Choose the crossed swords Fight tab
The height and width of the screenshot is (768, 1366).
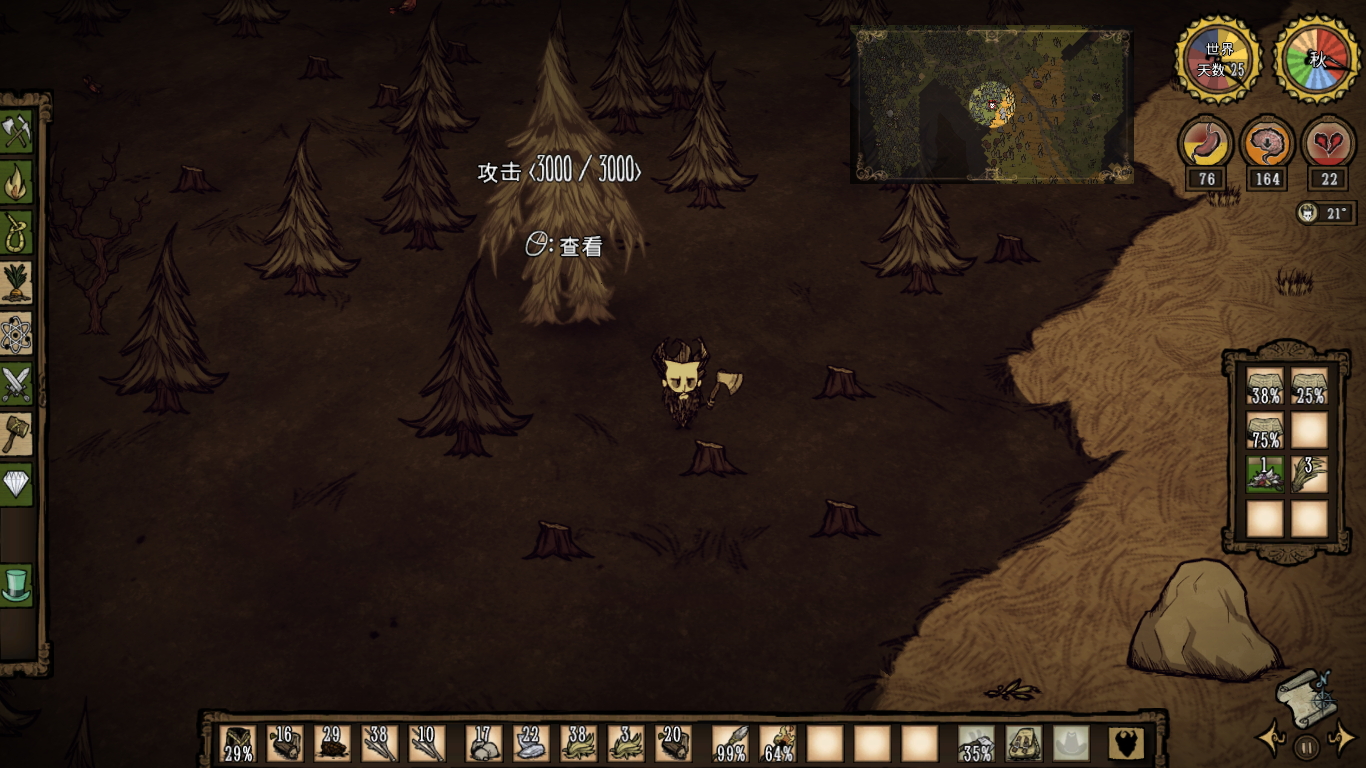[x=17, y=384]
